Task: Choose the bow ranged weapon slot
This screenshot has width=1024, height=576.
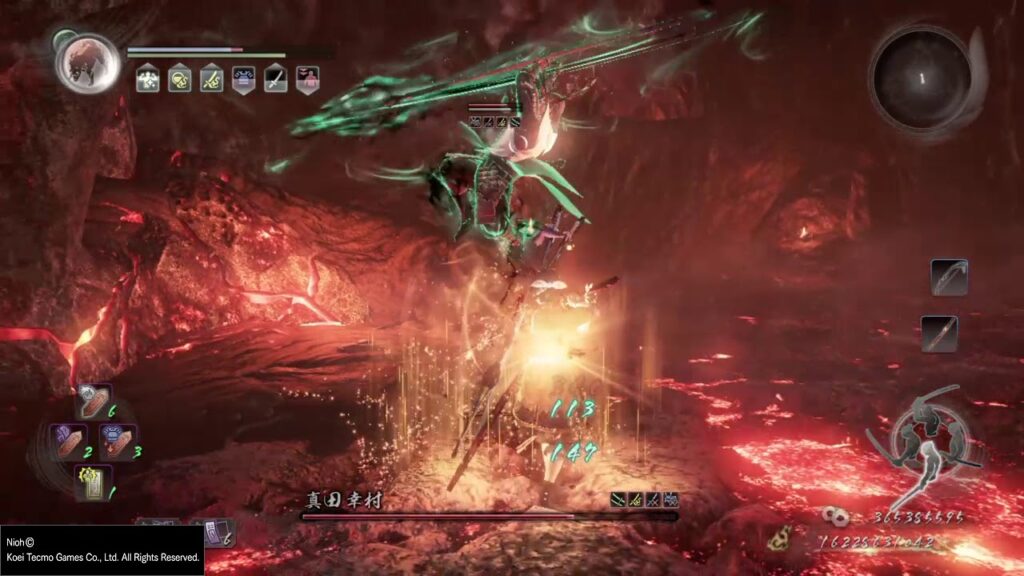Action: pyautogui.click(x=949, y=277)
